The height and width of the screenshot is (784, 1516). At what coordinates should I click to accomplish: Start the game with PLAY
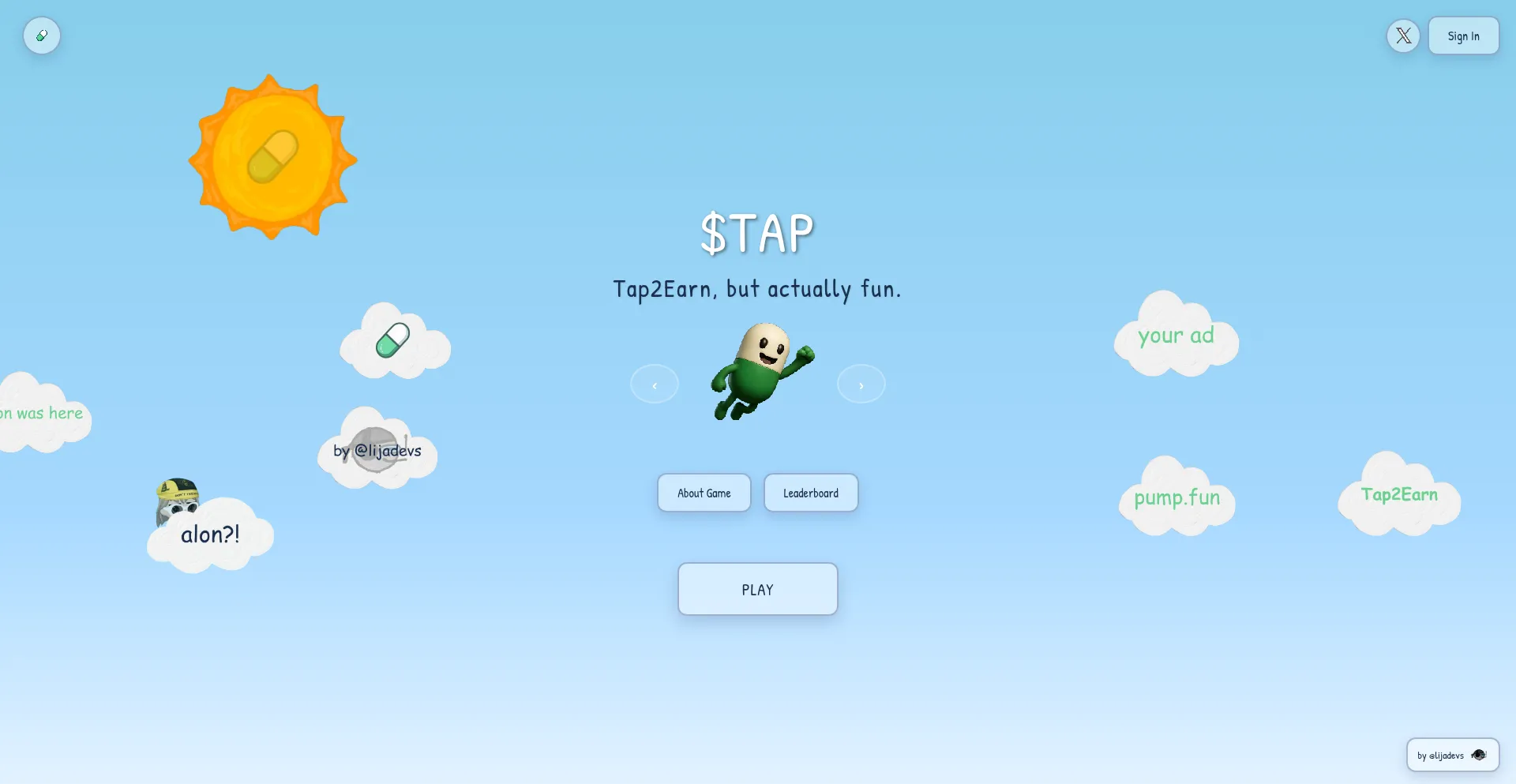pyautogui.click(x=757, y=589)
